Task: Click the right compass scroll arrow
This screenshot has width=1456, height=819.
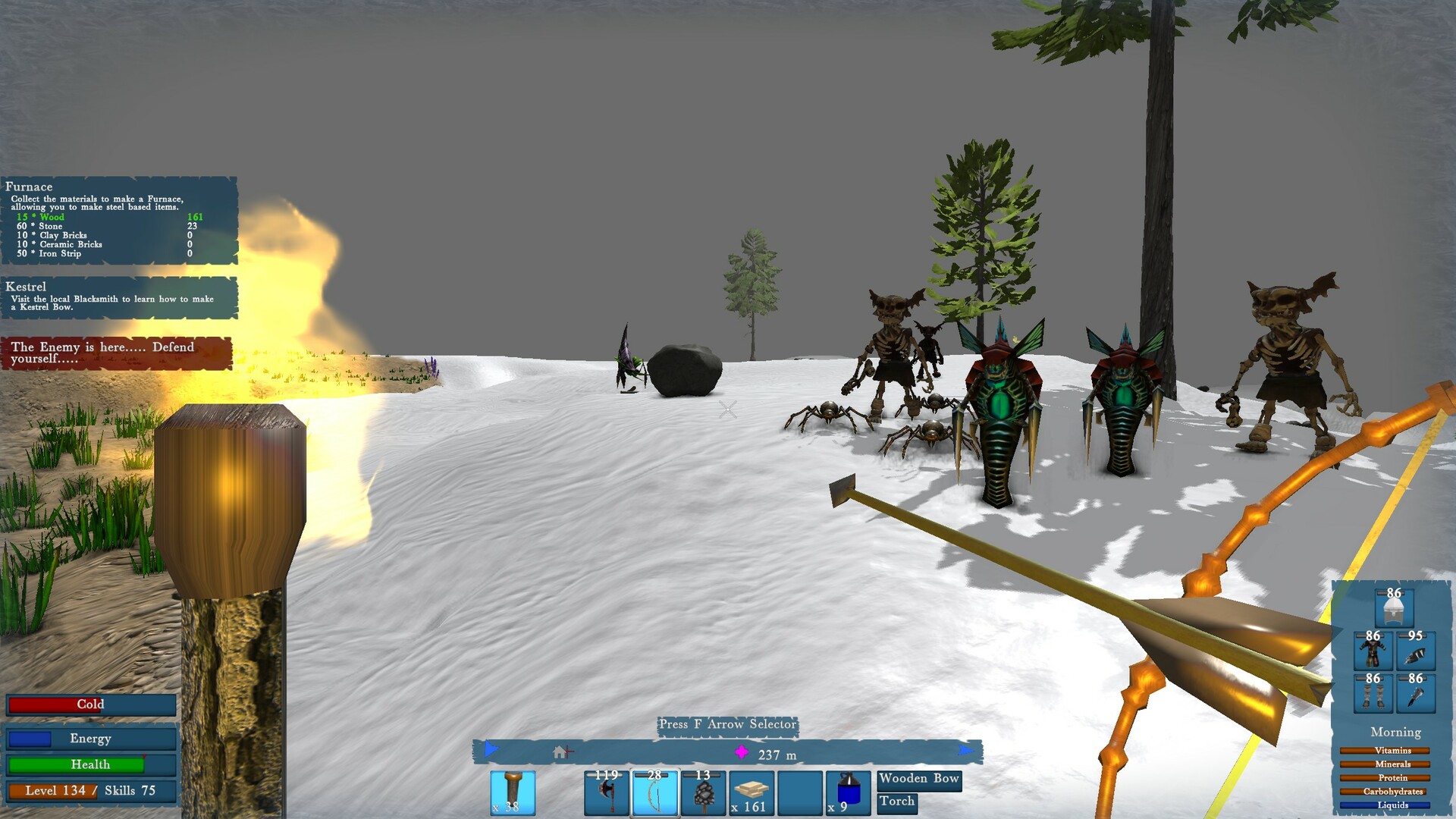Action: click(x=968, y=752)
